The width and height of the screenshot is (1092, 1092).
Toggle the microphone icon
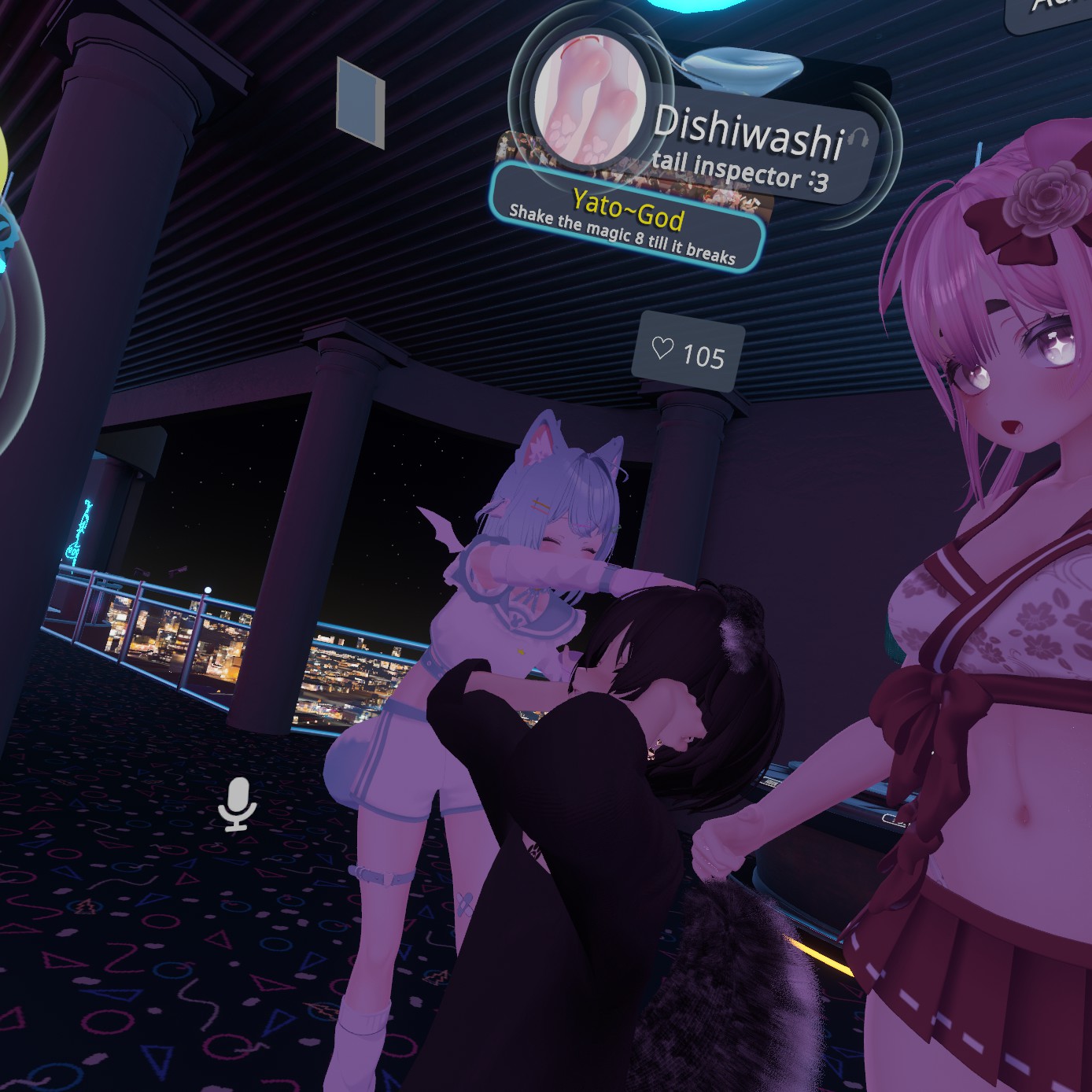236,803
